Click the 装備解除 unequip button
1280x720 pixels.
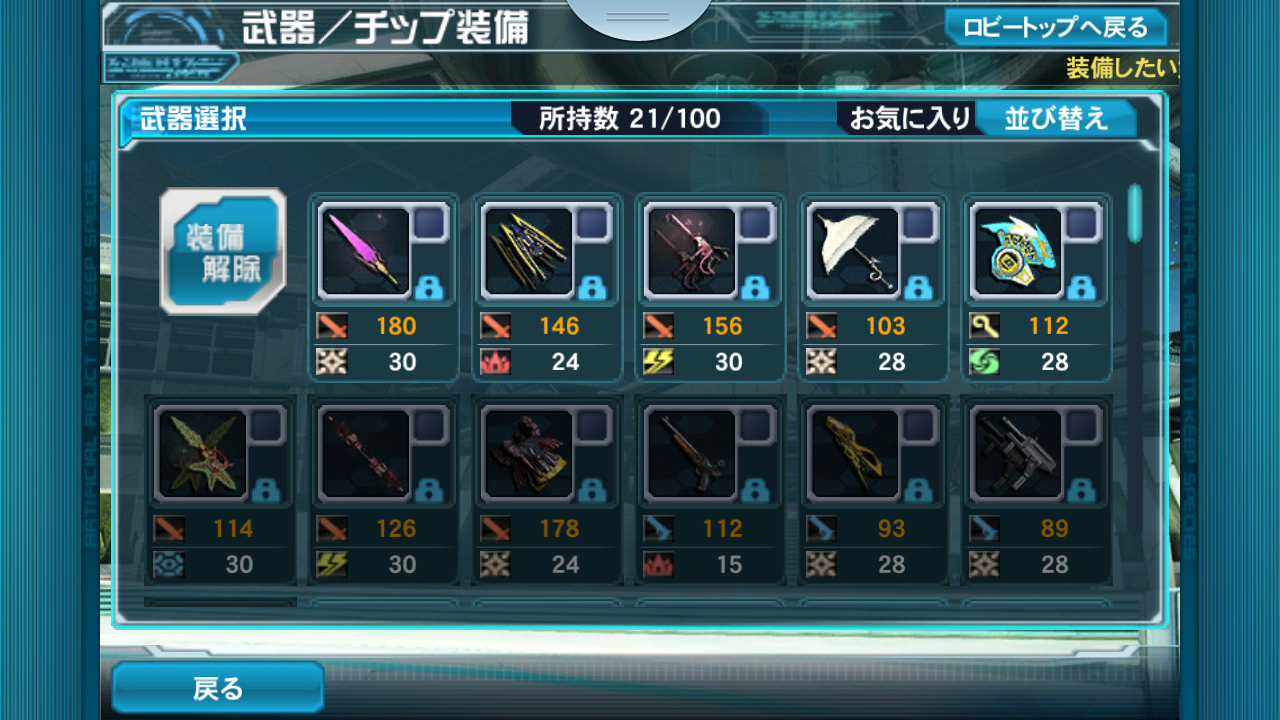(x=223, y=252)
